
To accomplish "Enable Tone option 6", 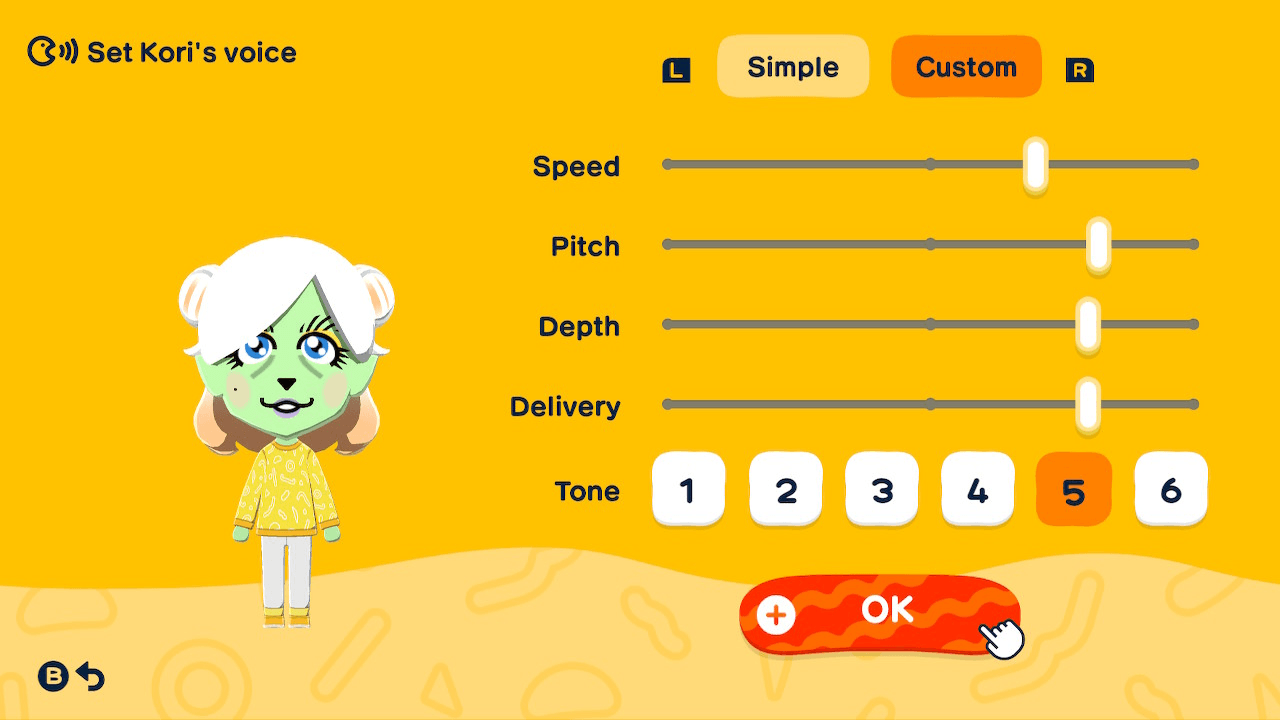I will (x=1170, y=489).
